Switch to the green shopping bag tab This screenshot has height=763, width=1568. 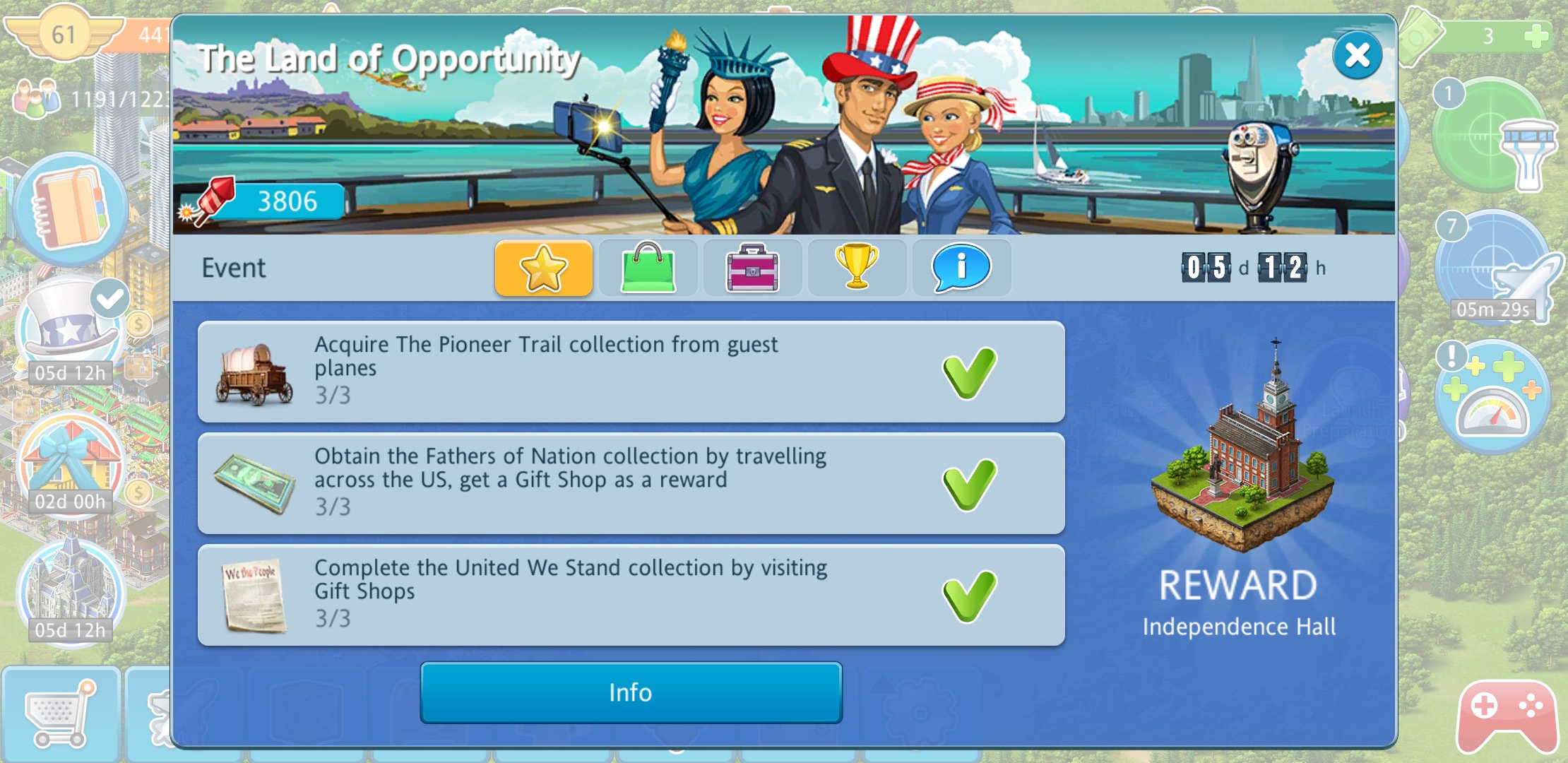(648, 268)
